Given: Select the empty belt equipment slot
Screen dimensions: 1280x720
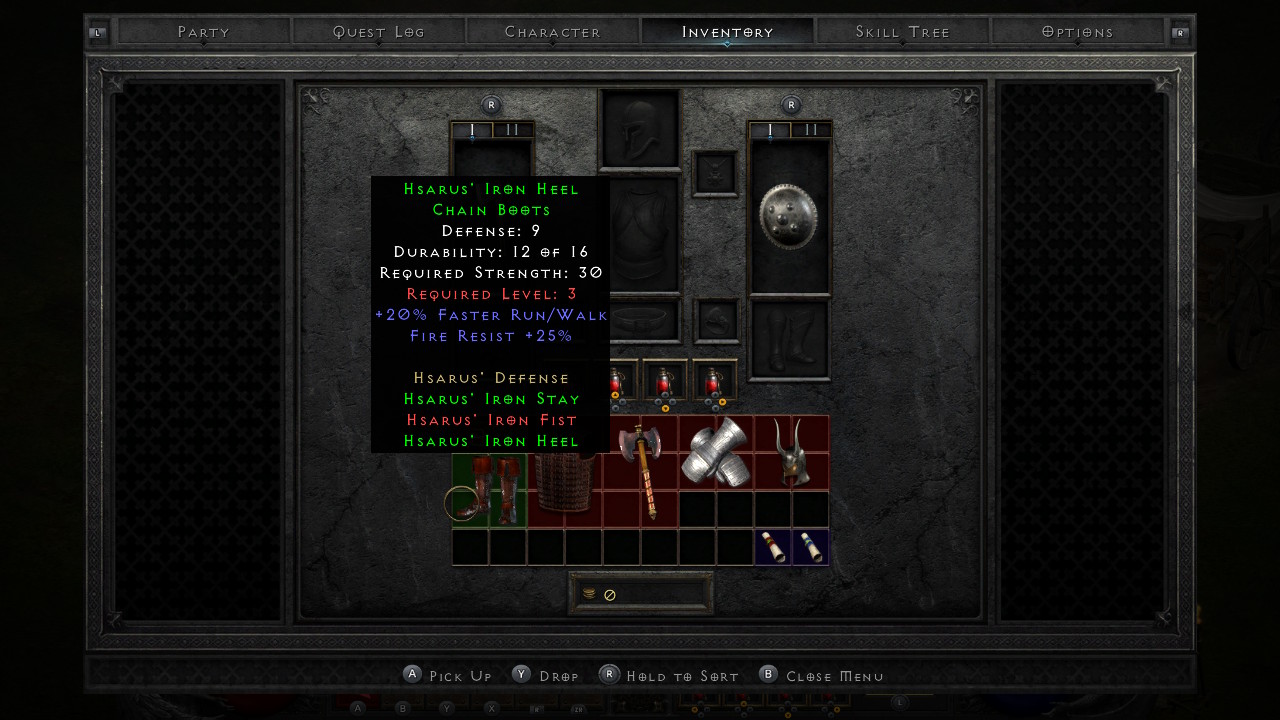Looking at the screenshot, I should (x=640, y=321).
